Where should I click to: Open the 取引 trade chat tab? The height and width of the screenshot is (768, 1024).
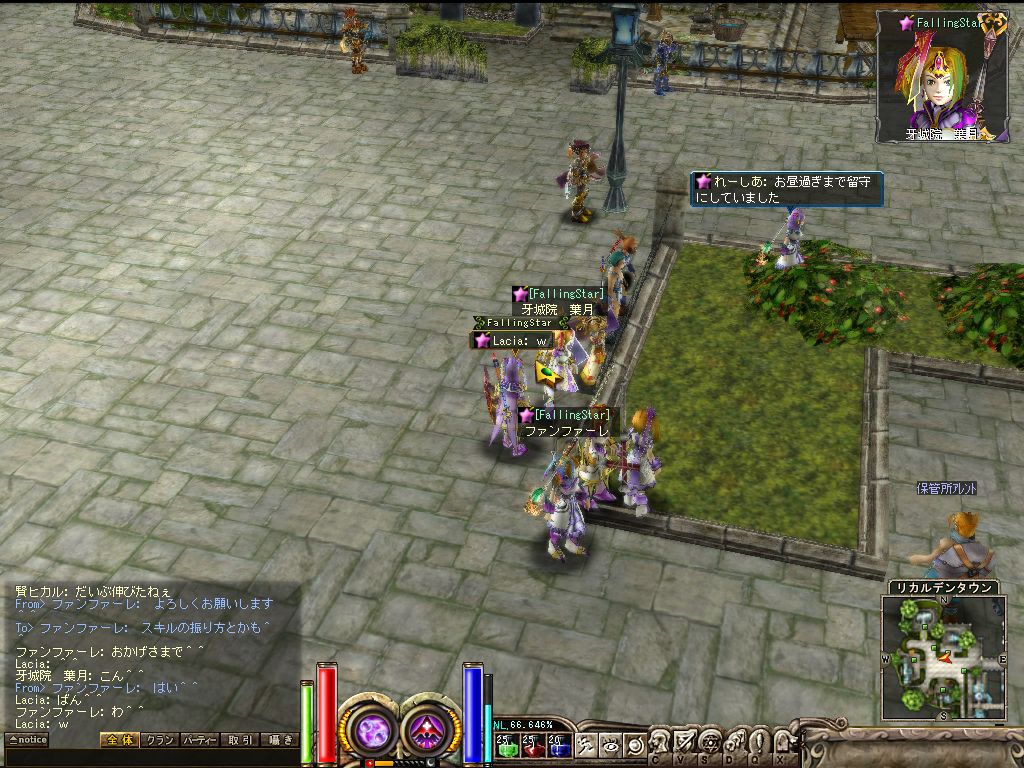pos(240,740)
